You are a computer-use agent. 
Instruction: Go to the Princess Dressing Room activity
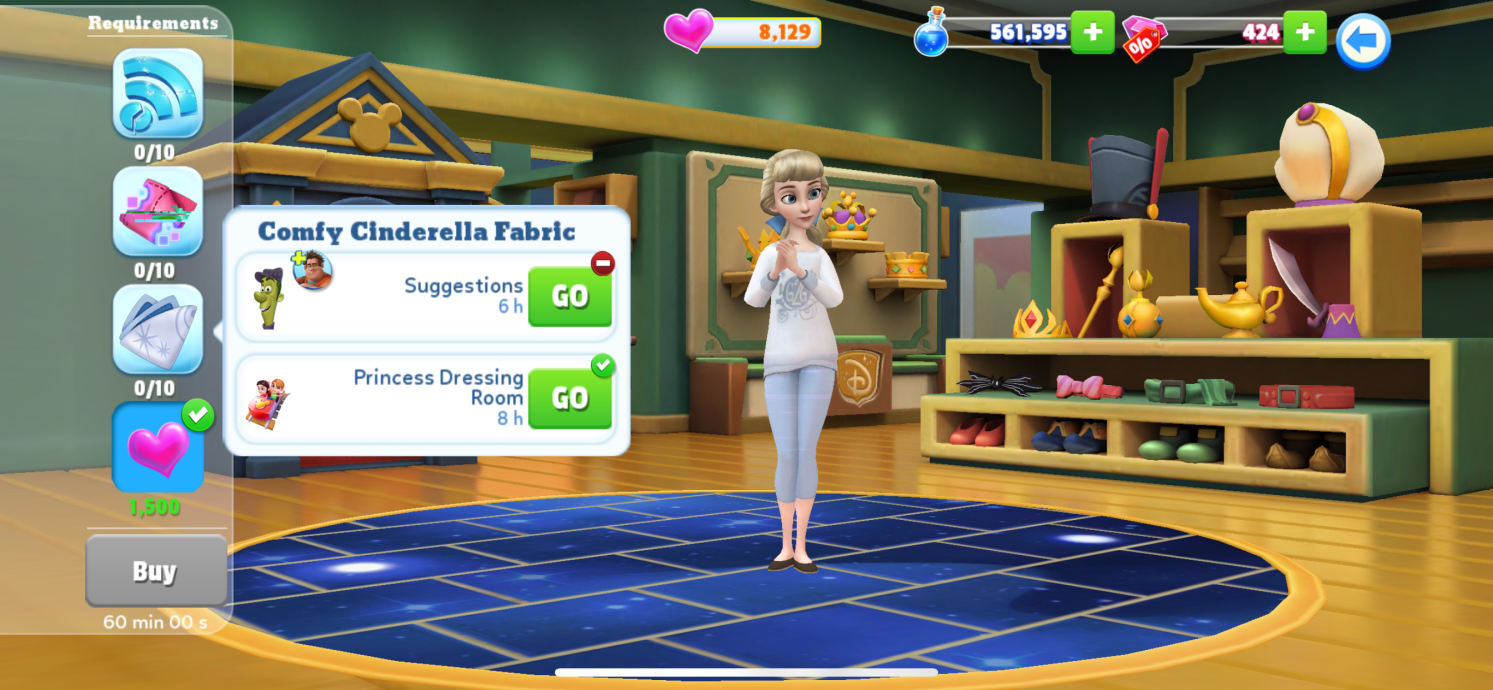tap(569, 398)
